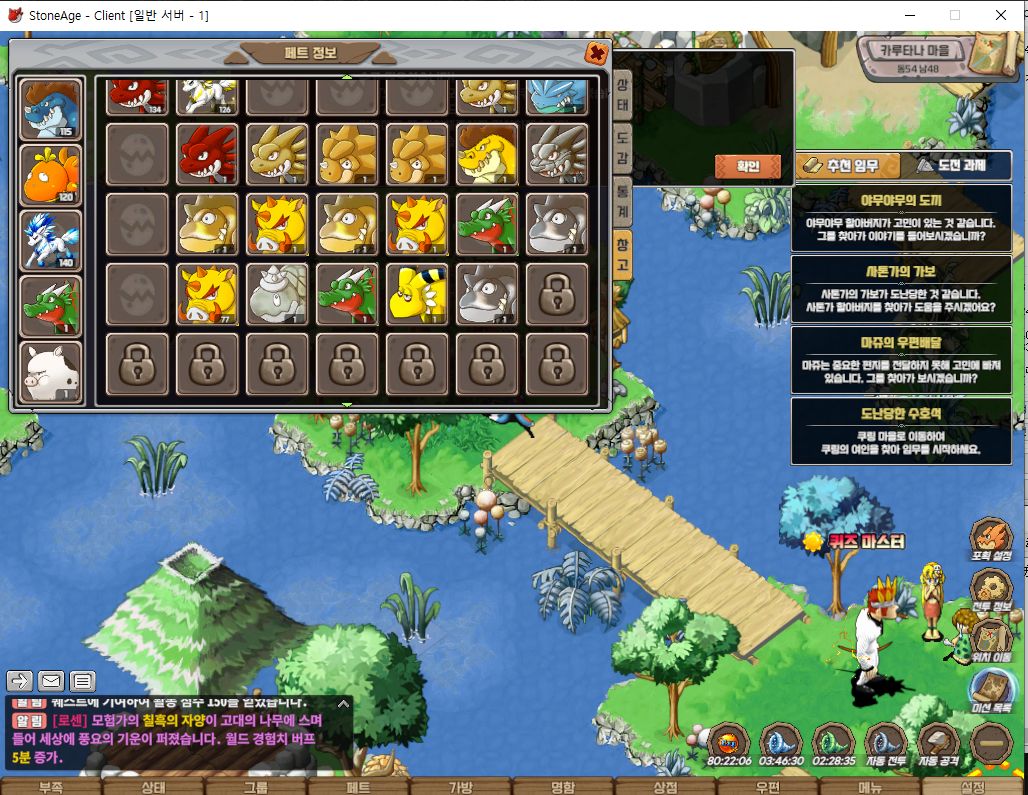Minimize the StoneAge client window

coord(909,15)
